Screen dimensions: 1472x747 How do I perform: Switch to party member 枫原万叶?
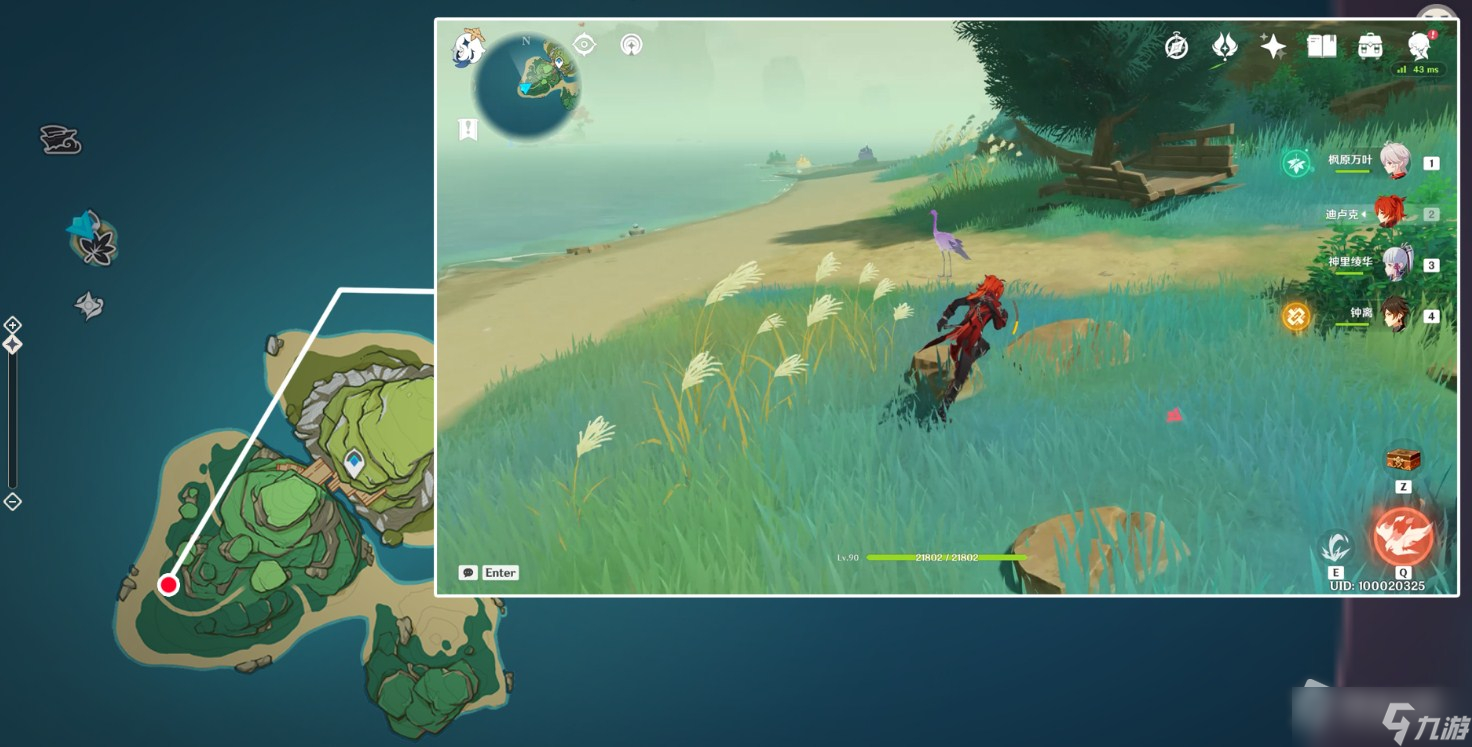click(1394, 161)
